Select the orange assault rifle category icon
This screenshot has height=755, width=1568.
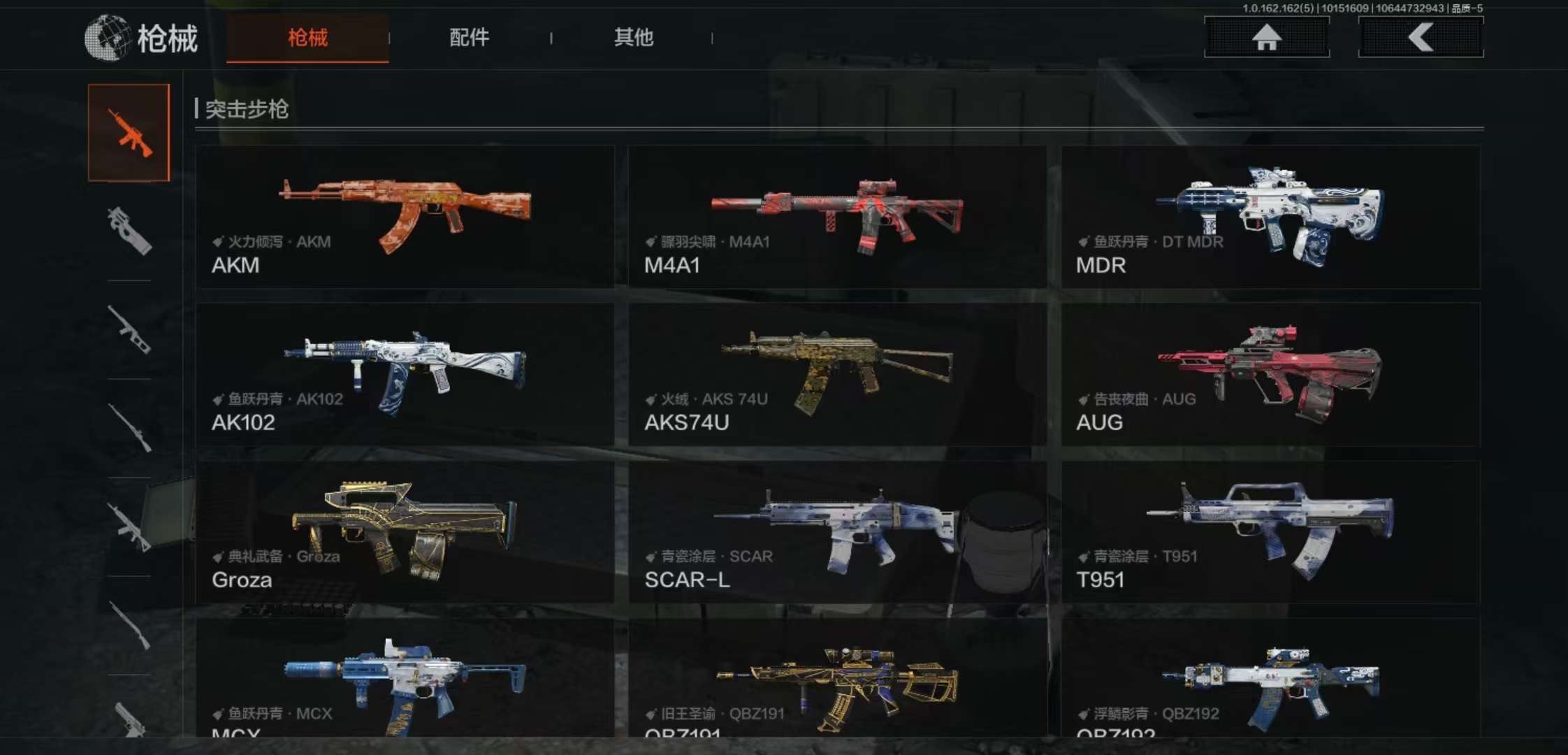tap(129, 133)
